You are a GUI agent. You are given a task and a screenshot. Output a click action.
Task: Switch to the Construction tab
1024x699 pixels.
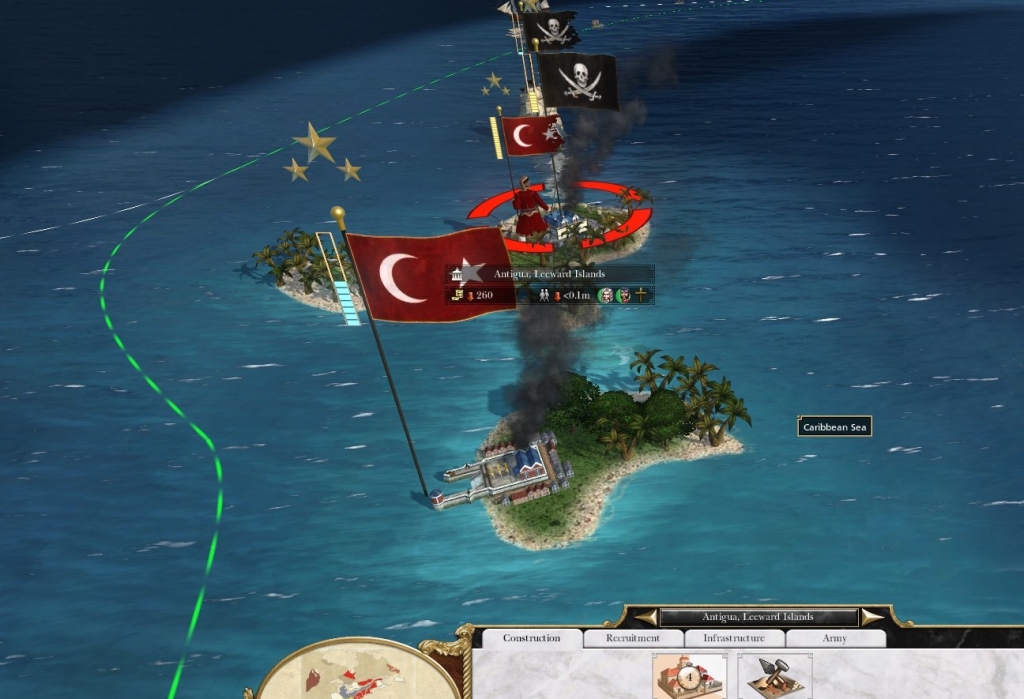click(531, 638)
